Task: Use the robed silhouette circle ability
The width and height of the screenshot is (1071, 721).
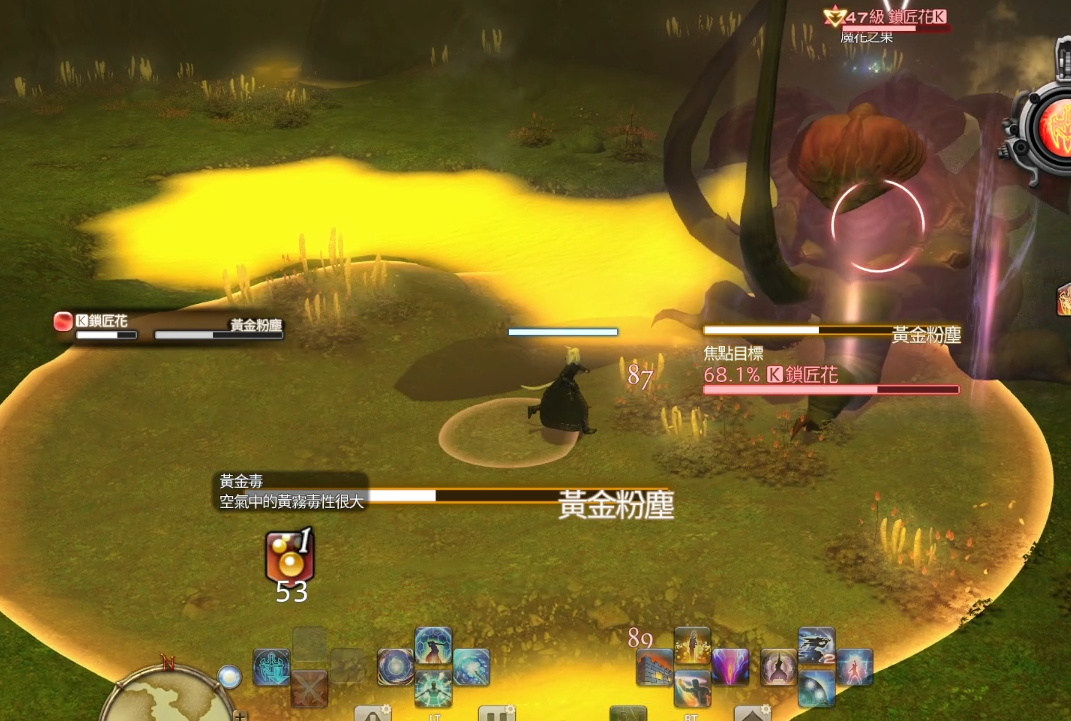Action: pyautogui.click(x=779, y=667)
